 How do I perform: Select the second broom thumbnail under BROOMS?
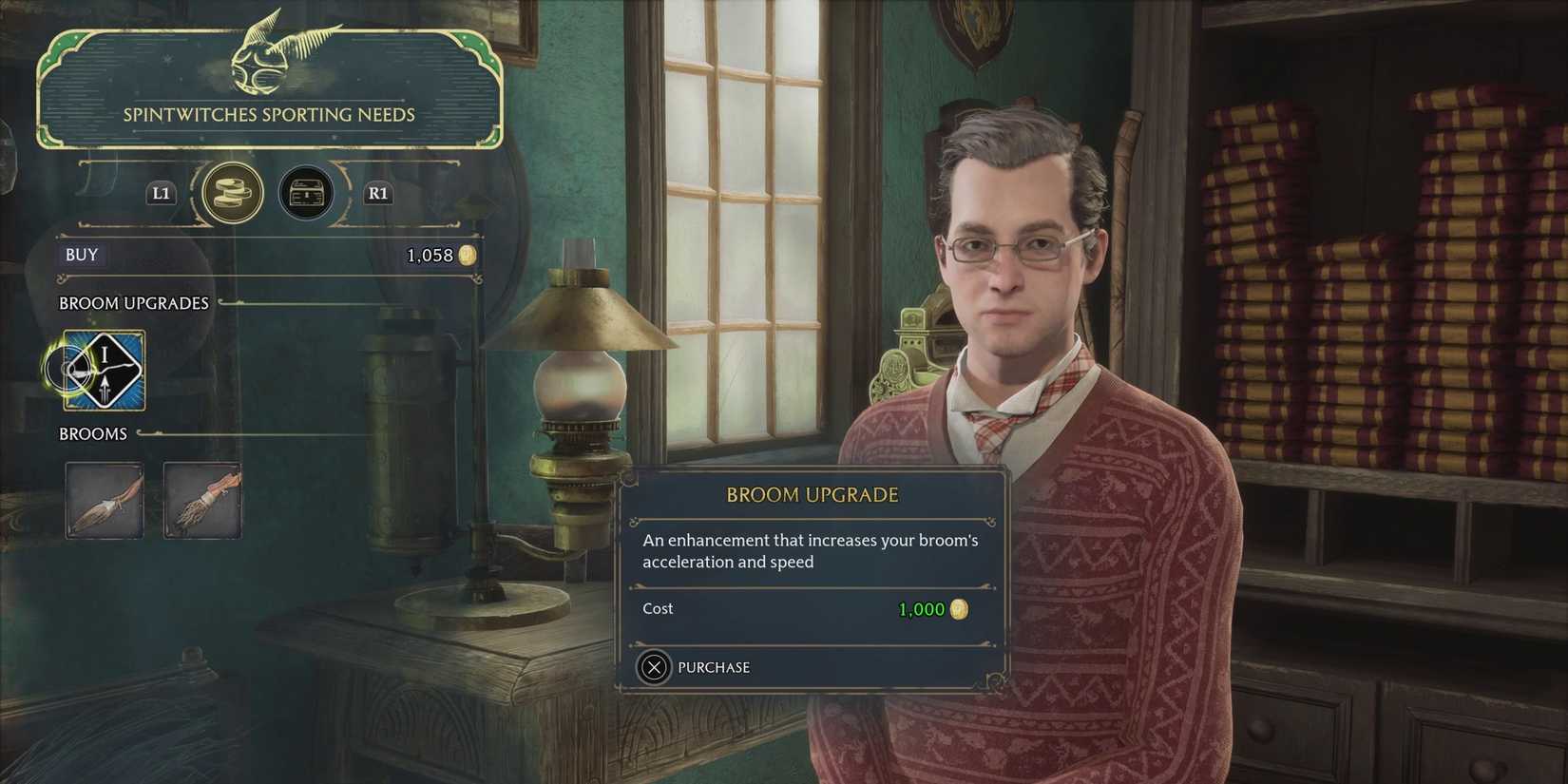[202, 501]
